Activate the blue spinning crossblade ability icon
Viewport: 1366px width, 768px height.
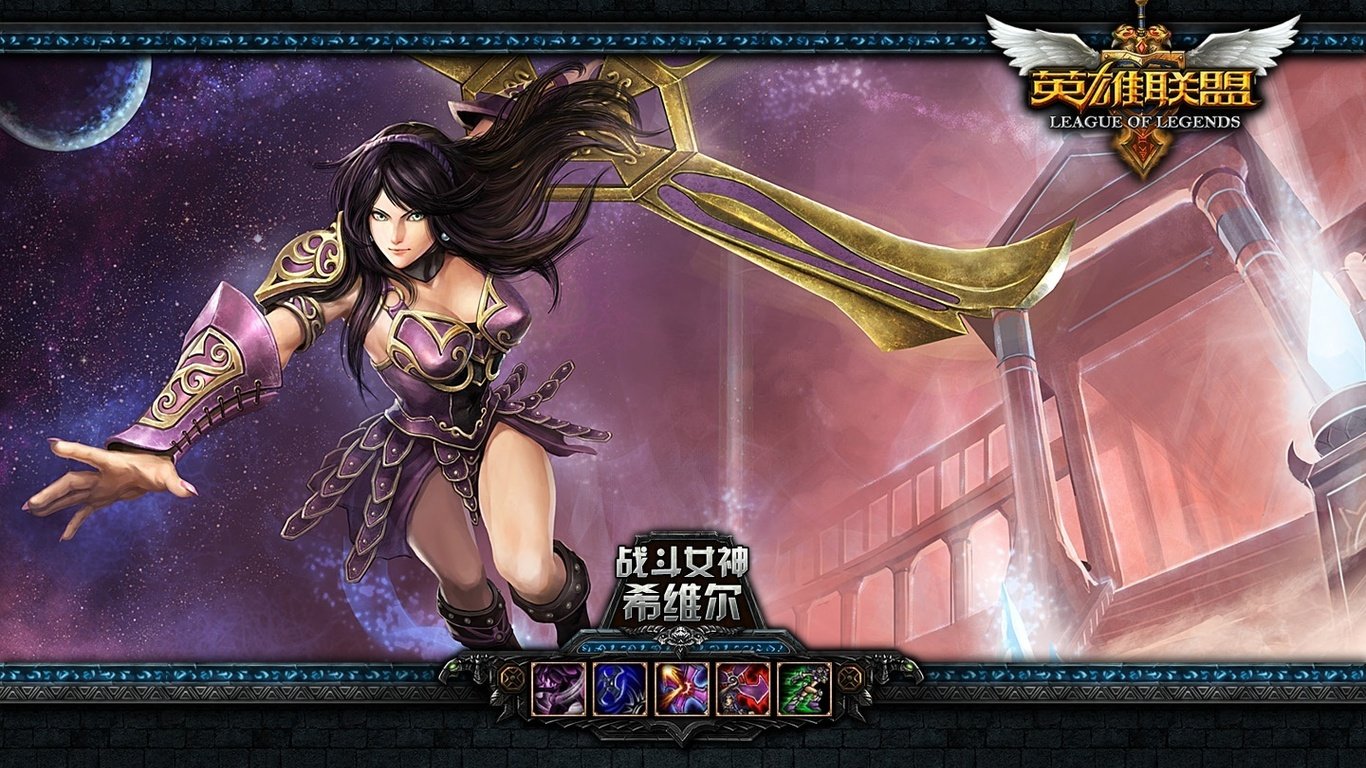click(x=620, y=688)
